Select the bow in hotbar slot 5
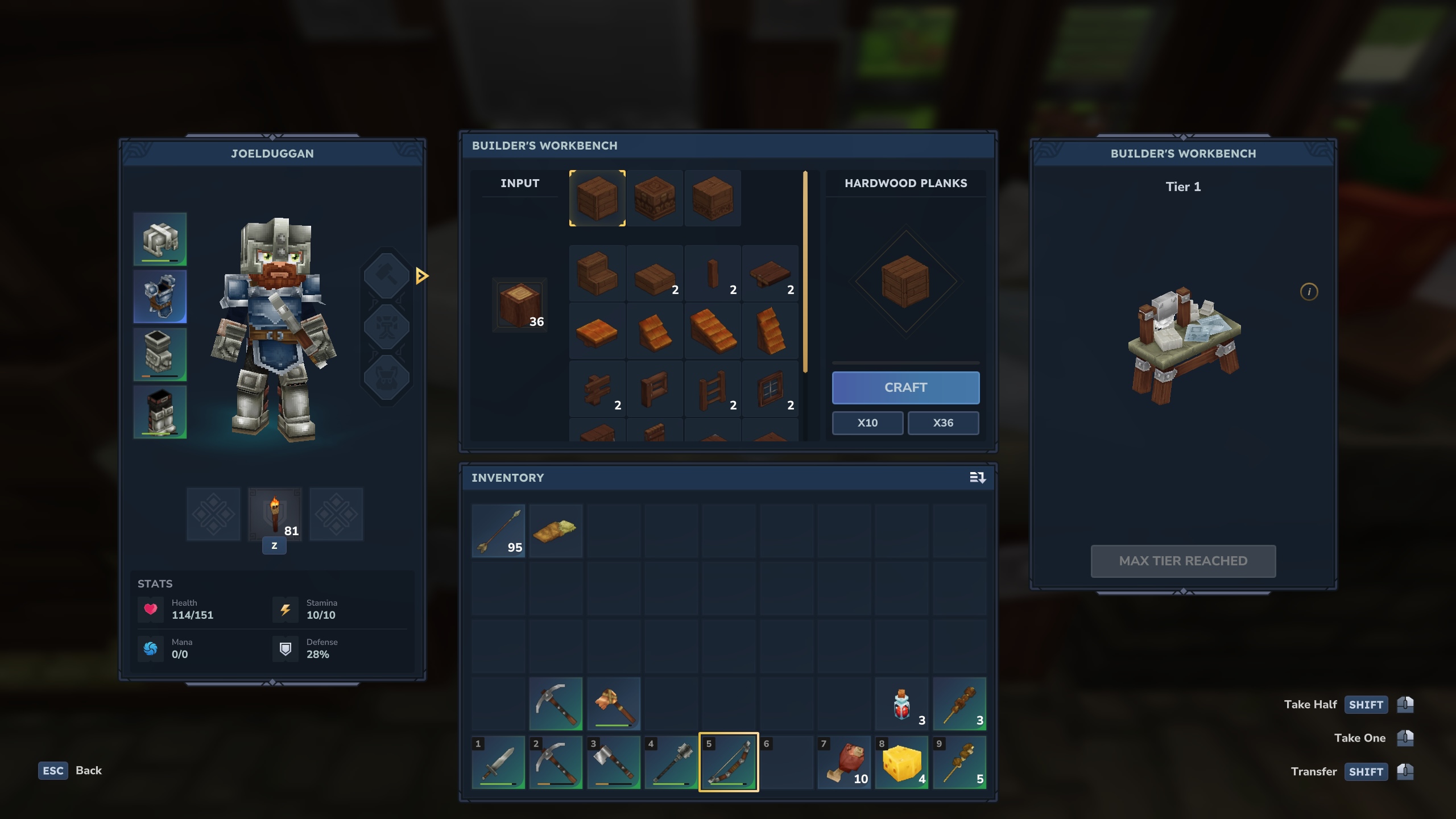 (729, 762)
